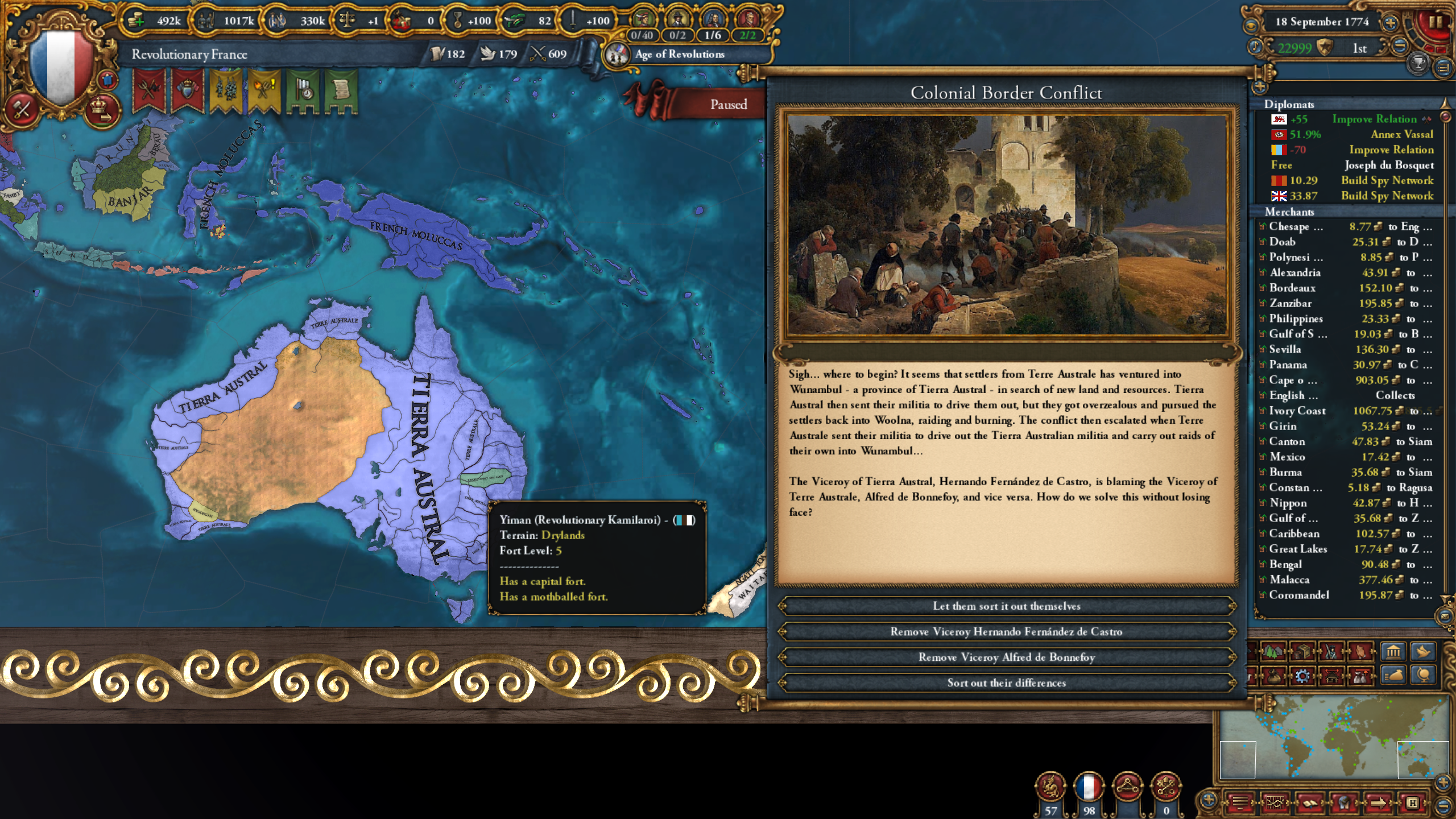Open the score screen trophy icon
The height and width of the screenshot is (819, 1456).
(1417, 64)
